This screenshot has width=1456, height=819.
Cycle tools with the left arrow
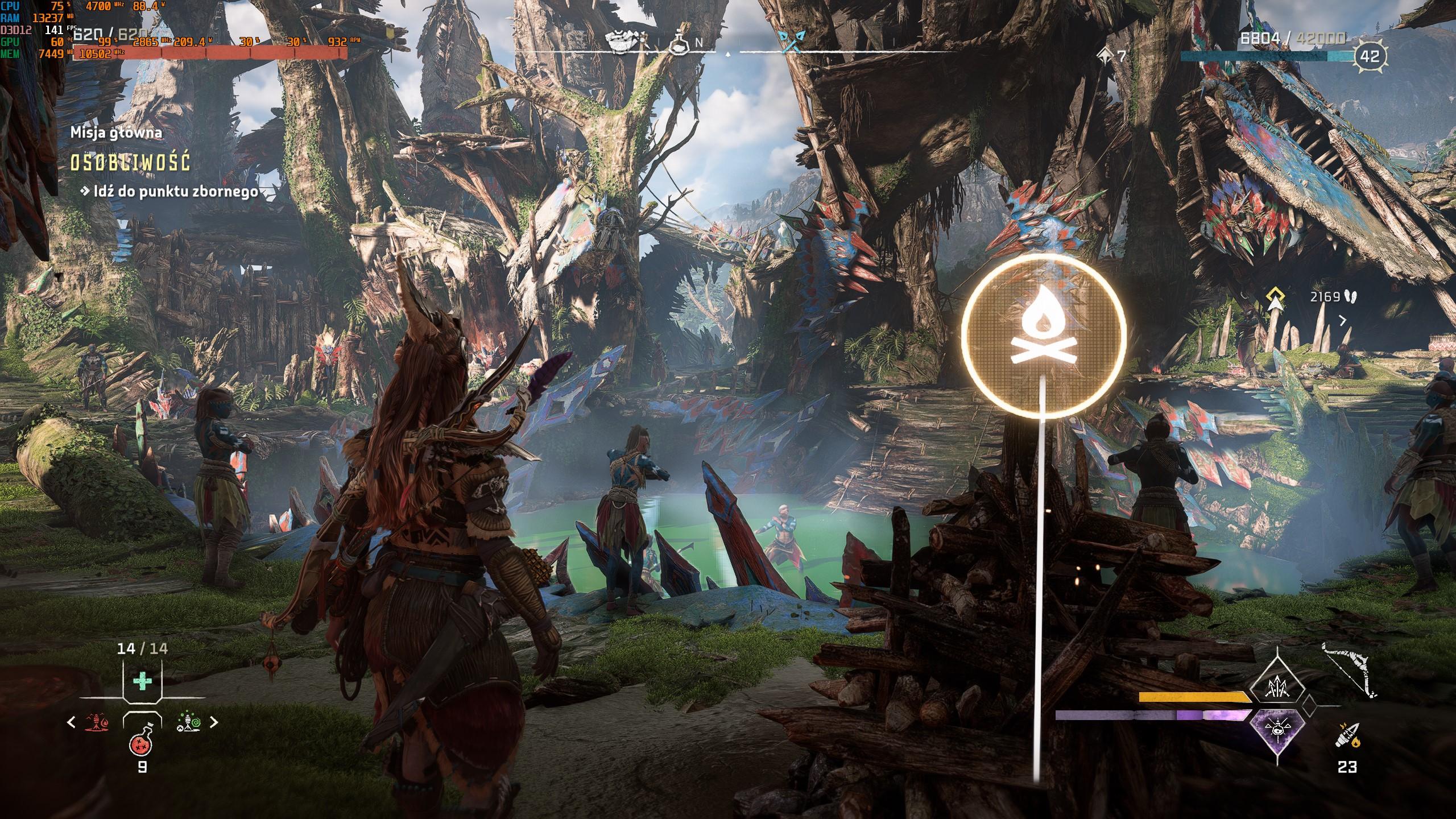[71, 722]
